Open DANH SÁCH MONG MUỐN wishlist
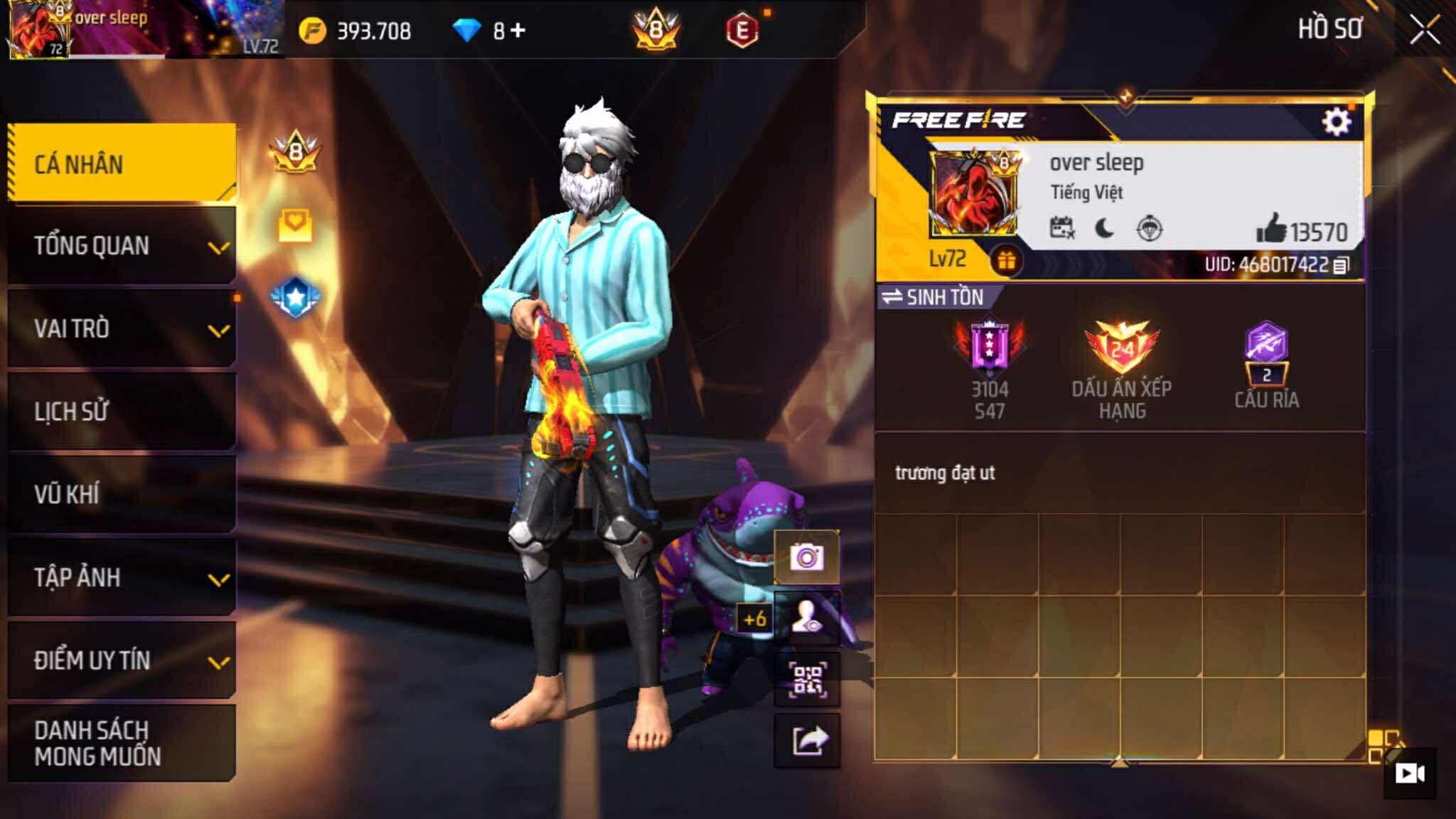The width and height of the screenshot is (1456, 819). tap(122, 743)
